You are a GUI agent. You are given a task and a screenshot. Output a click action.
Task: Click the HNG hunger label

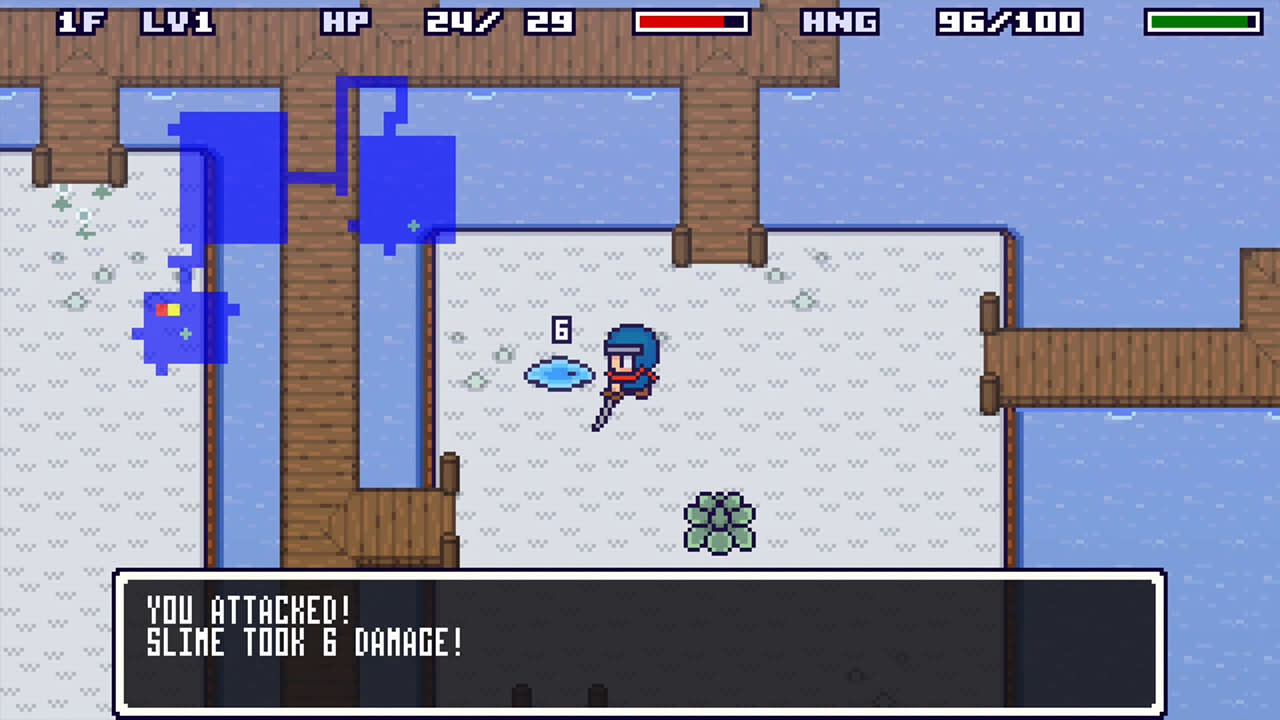(x=842, y=22)
